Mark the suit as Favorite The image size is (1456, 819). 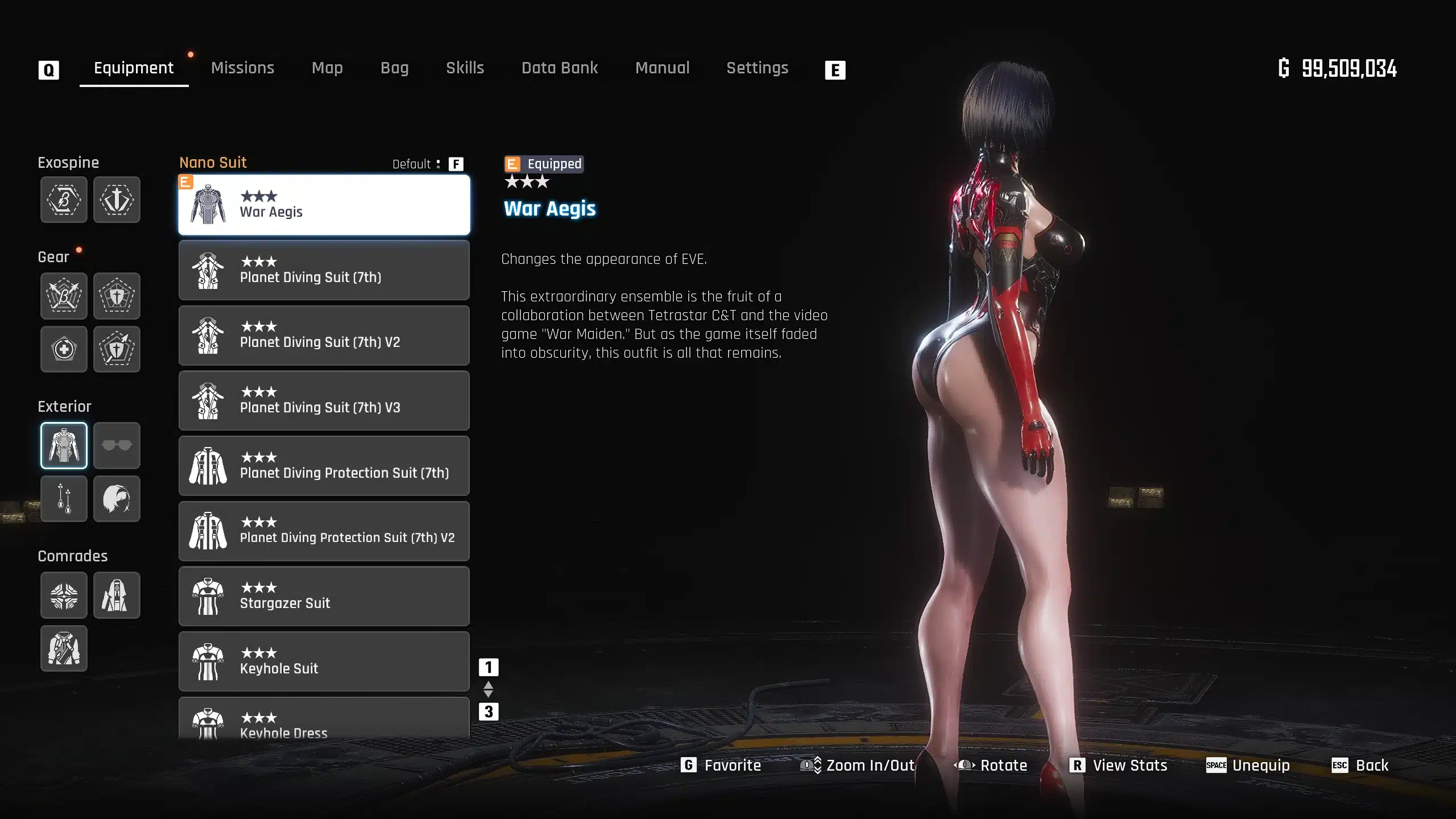(x=721, y=766)
